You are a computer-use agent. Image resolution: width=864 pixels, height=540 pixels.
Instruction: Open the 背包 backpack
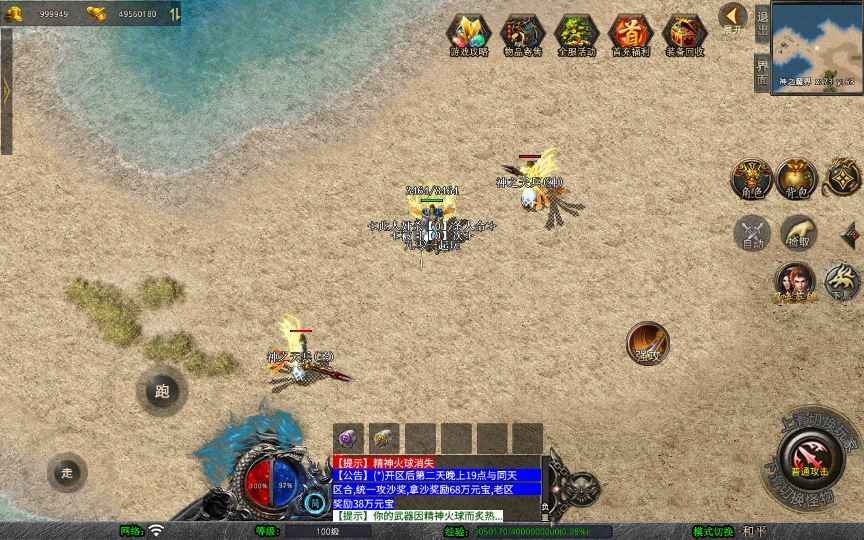(798, 178)
